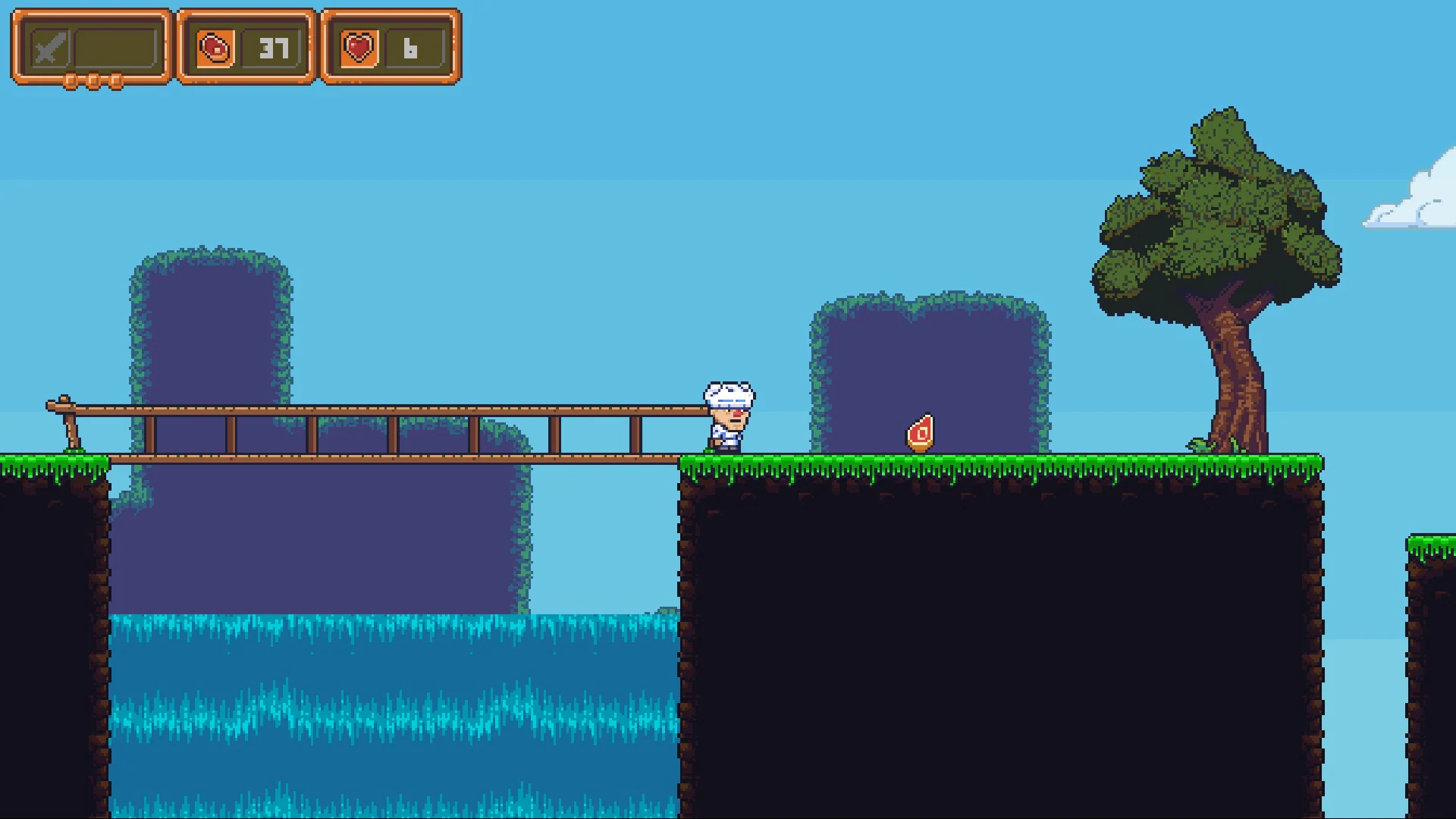Click the number 6 beside the heart icon
Viewport: 1456px width, 819px height.
tap(410, 50)
